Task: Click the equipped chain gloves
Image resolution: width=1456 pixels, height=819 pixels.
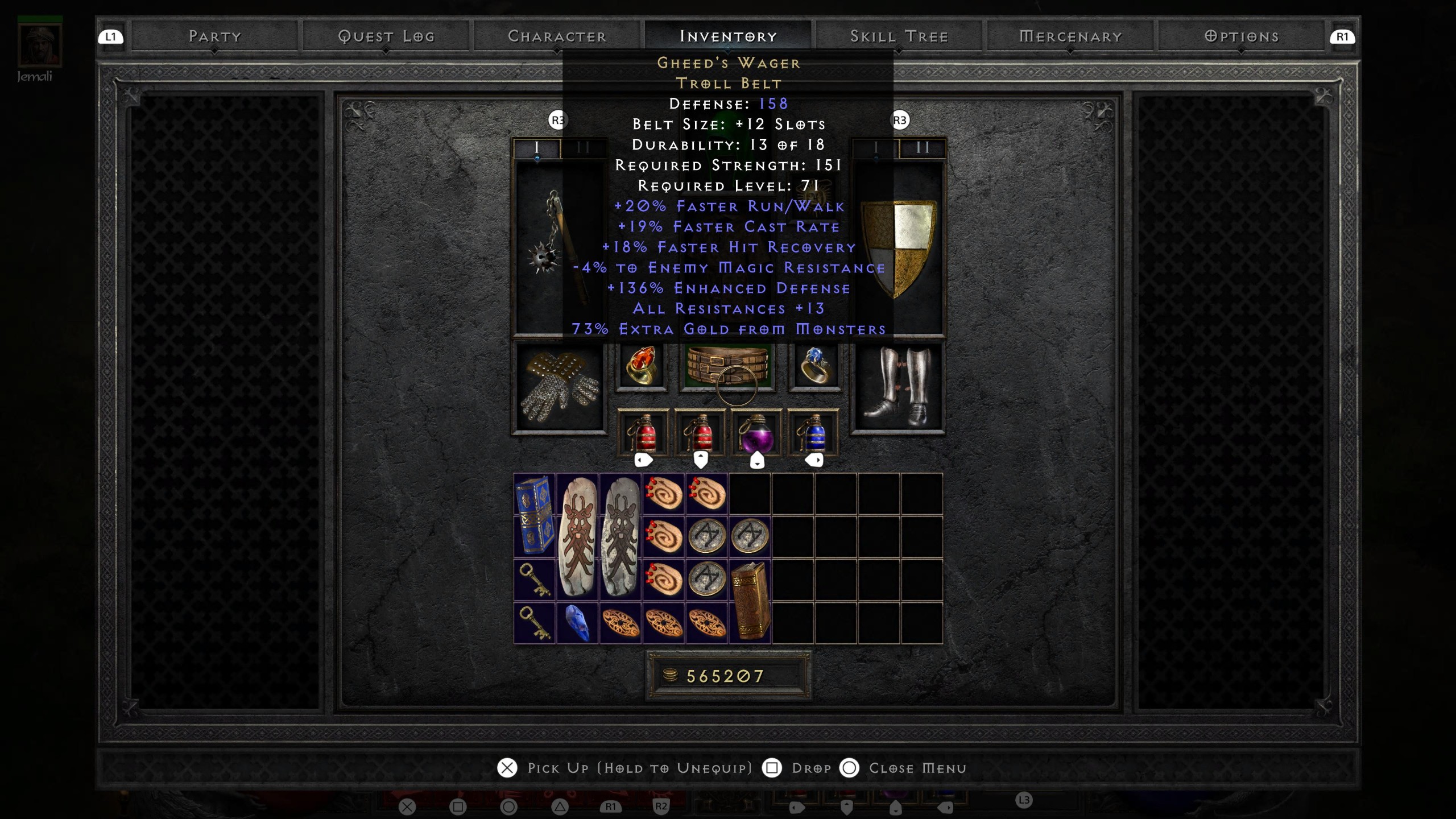Action: pyautogui.click(x=560, y=387)
